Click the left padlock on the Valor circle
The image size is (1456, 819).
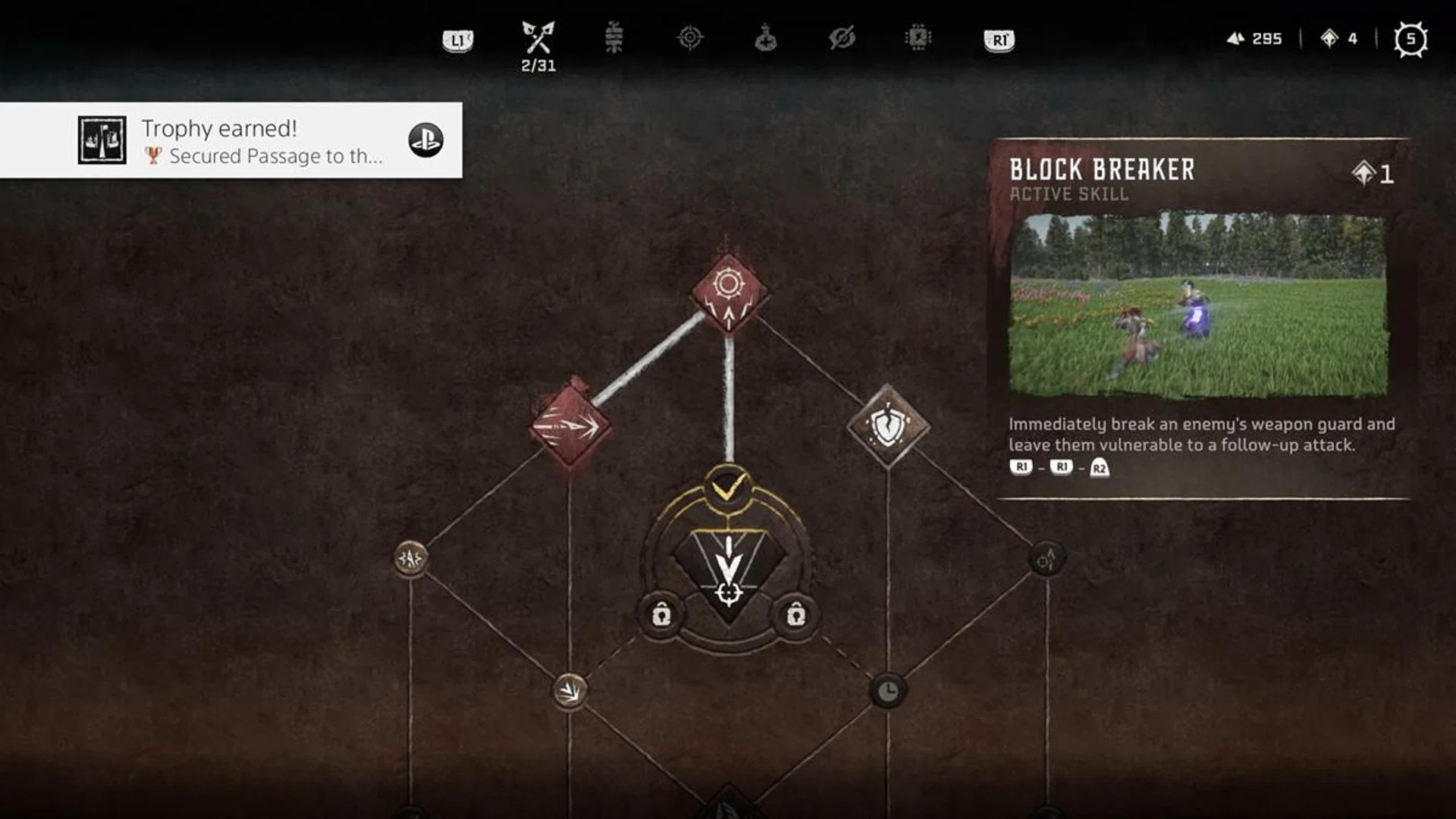664,614
